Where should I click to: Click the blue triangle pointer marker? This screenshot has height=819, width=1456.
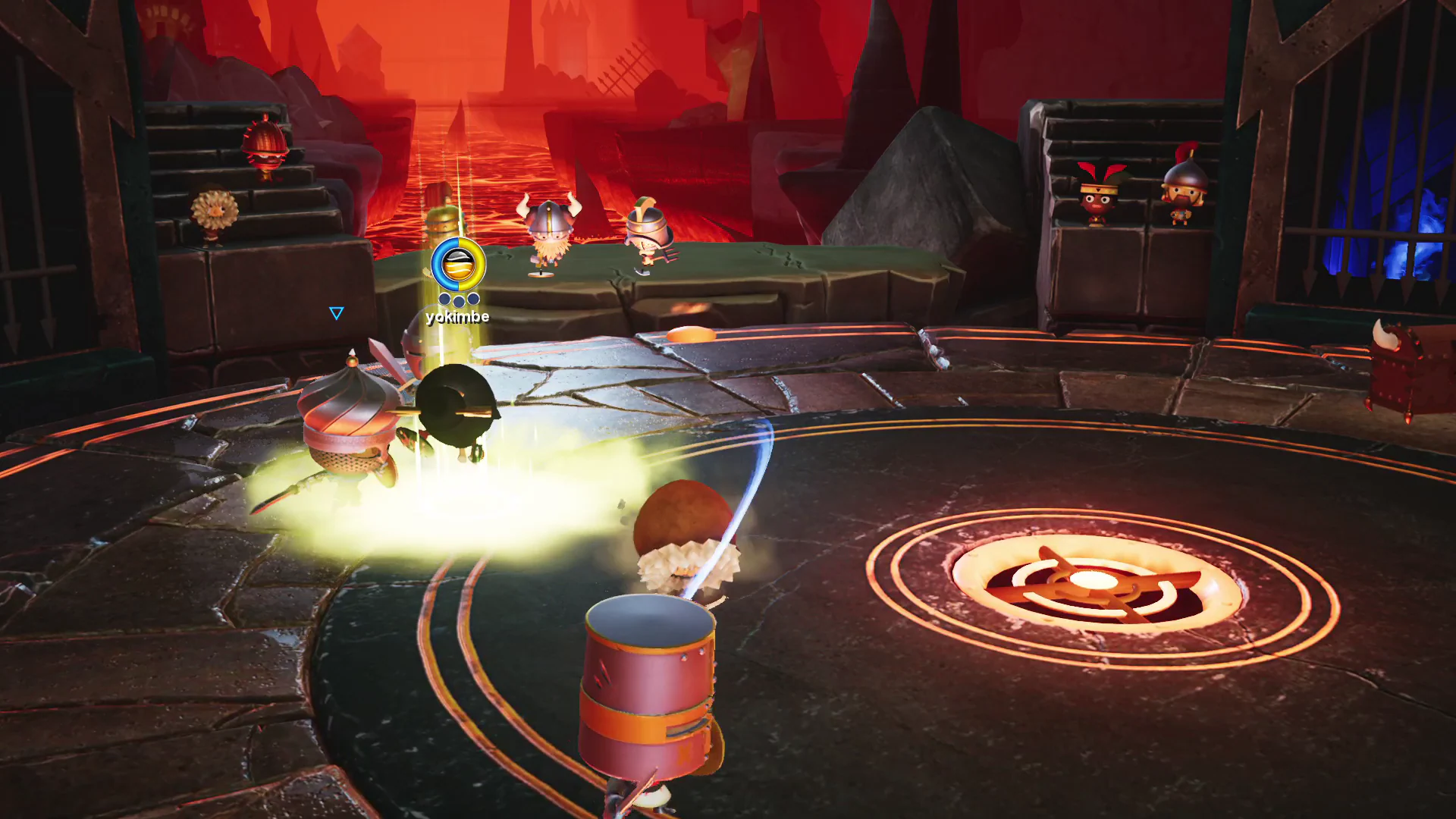(x=335, y=312)
